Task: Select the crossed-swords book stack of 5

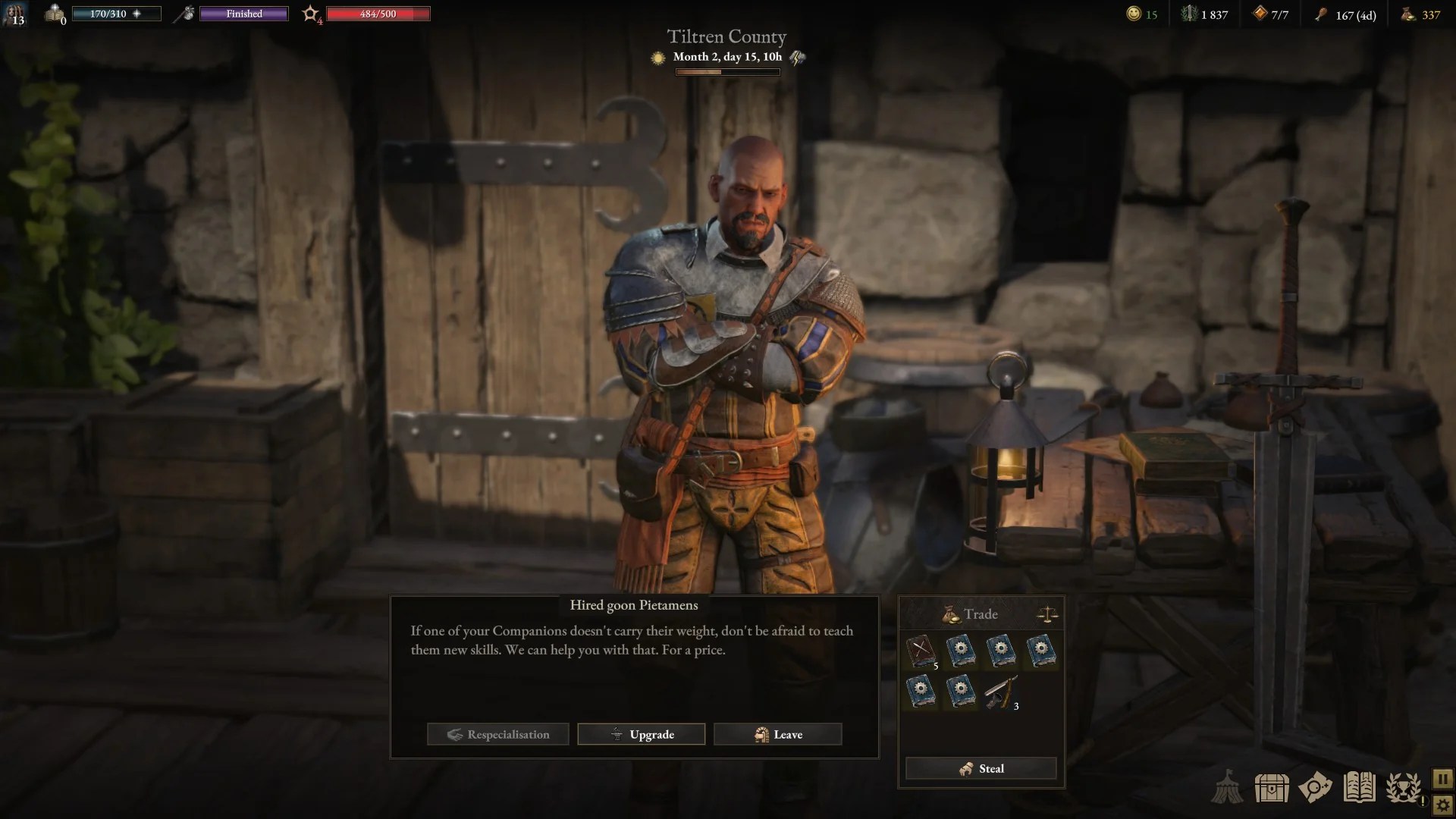Action: [922, 651]
